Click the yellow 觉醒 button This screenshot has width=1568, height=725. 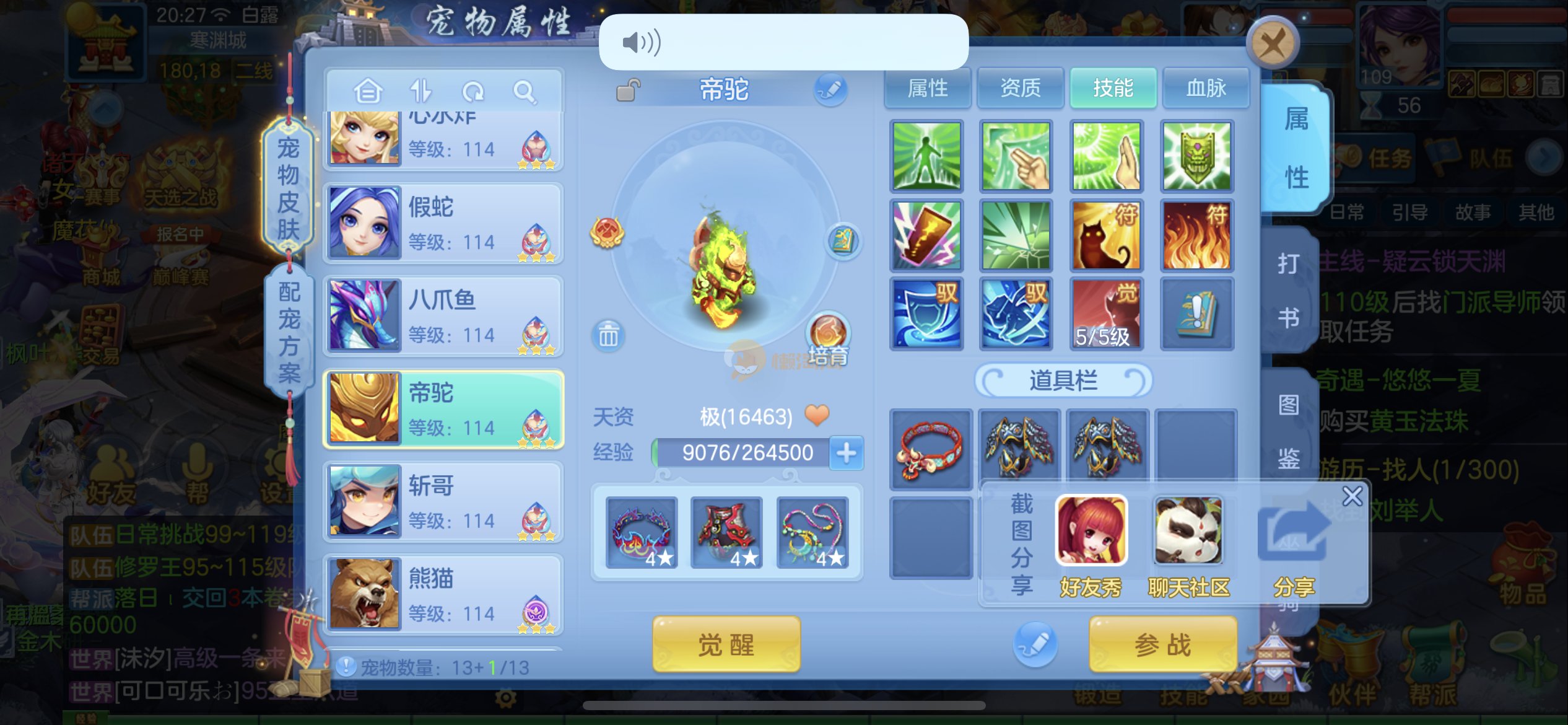coord(726,644)
